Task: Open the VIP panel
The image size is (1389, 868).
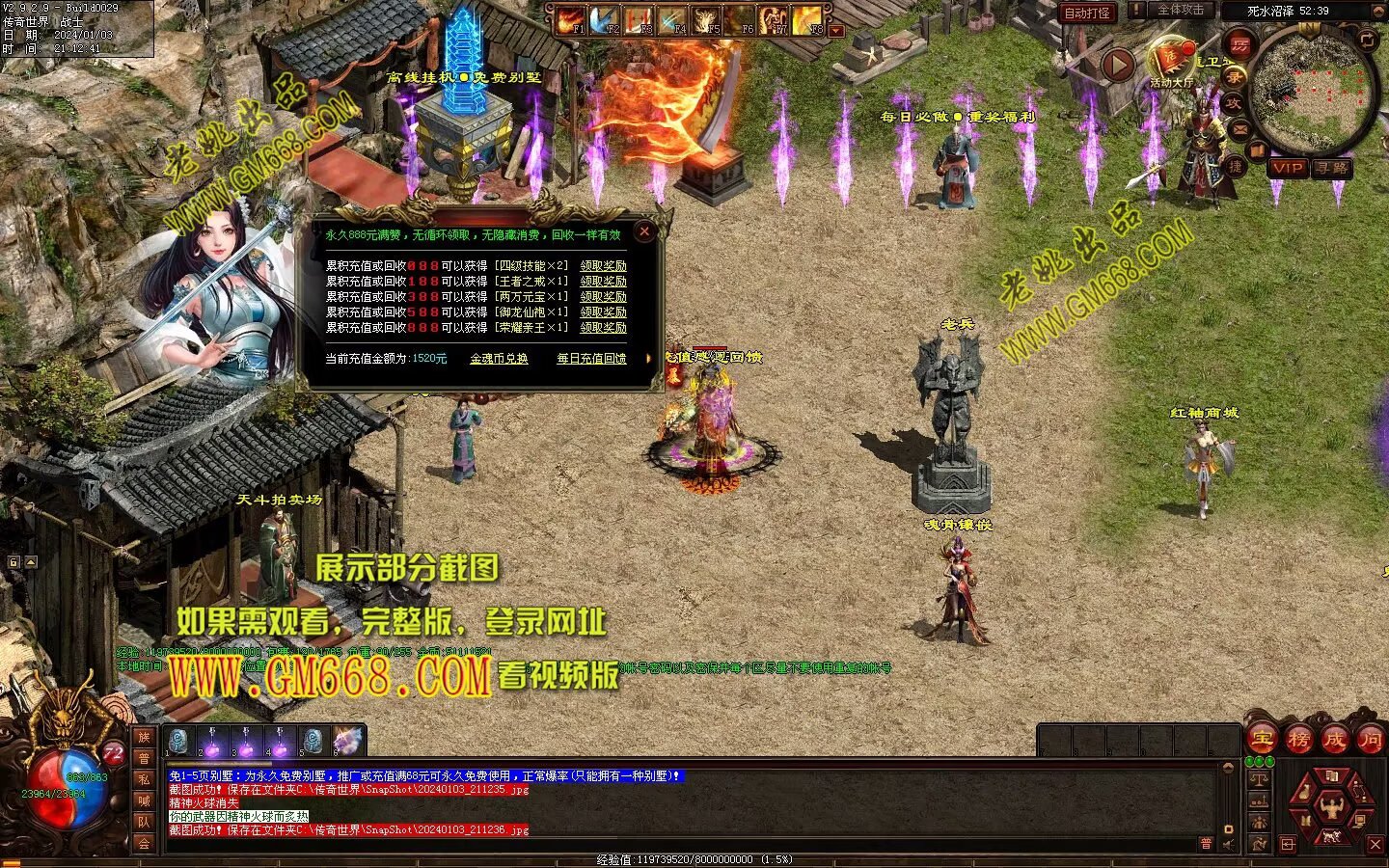Action: (x=1287, y=168)
